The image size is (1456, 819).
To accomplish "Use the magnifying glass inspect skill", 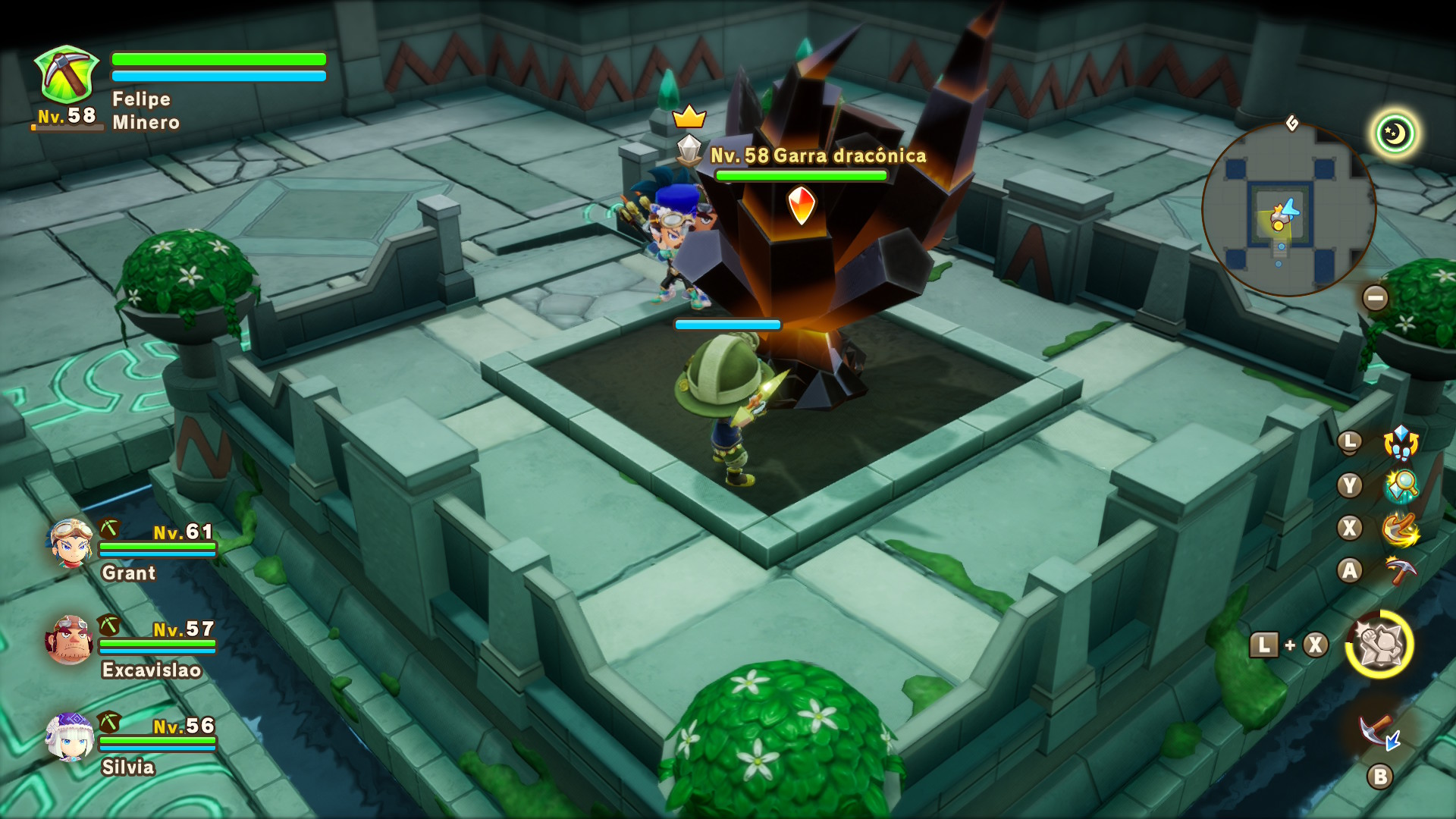I will pos(1401,486).
